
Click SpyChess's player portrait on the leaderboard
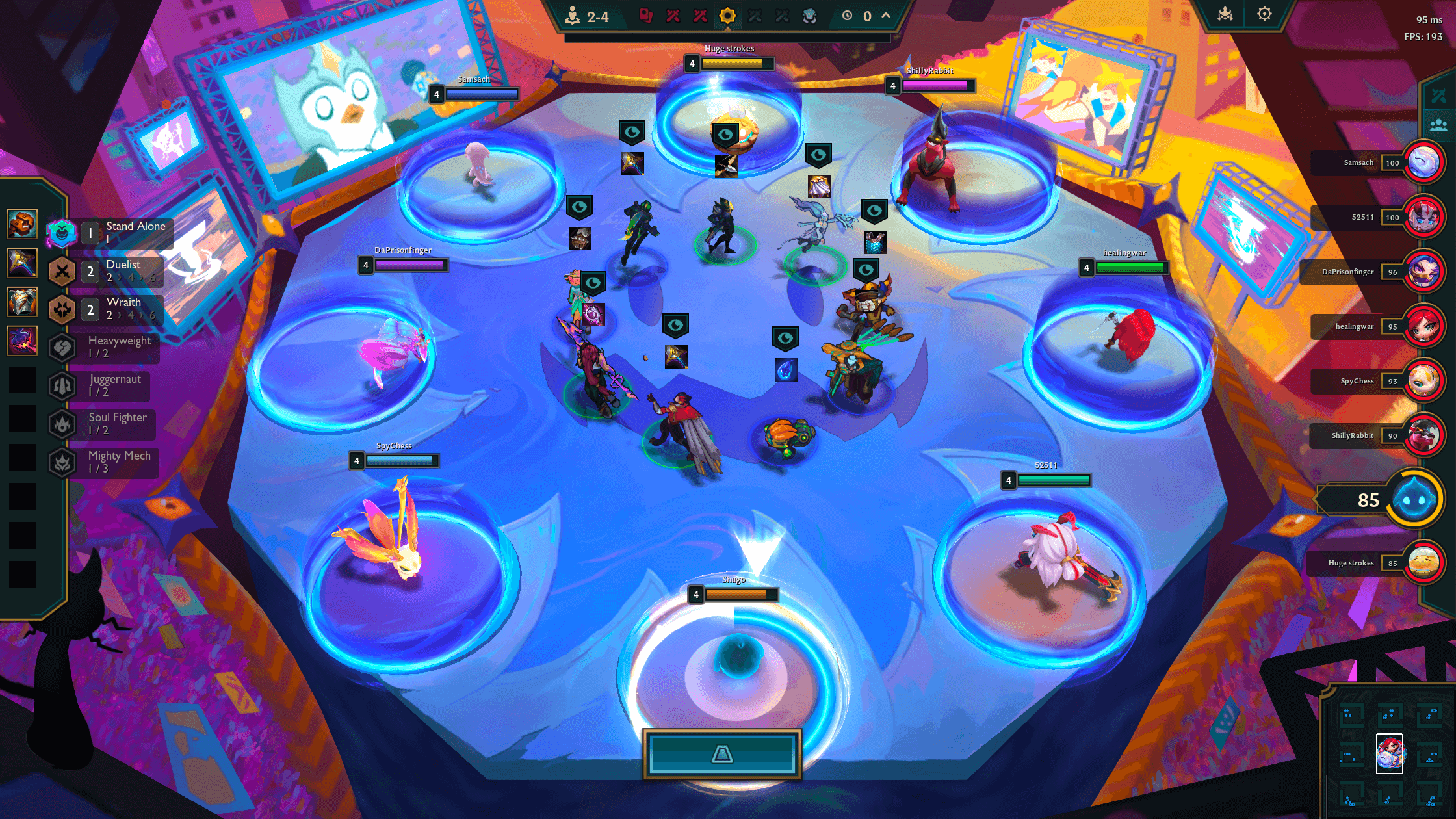1424,381
